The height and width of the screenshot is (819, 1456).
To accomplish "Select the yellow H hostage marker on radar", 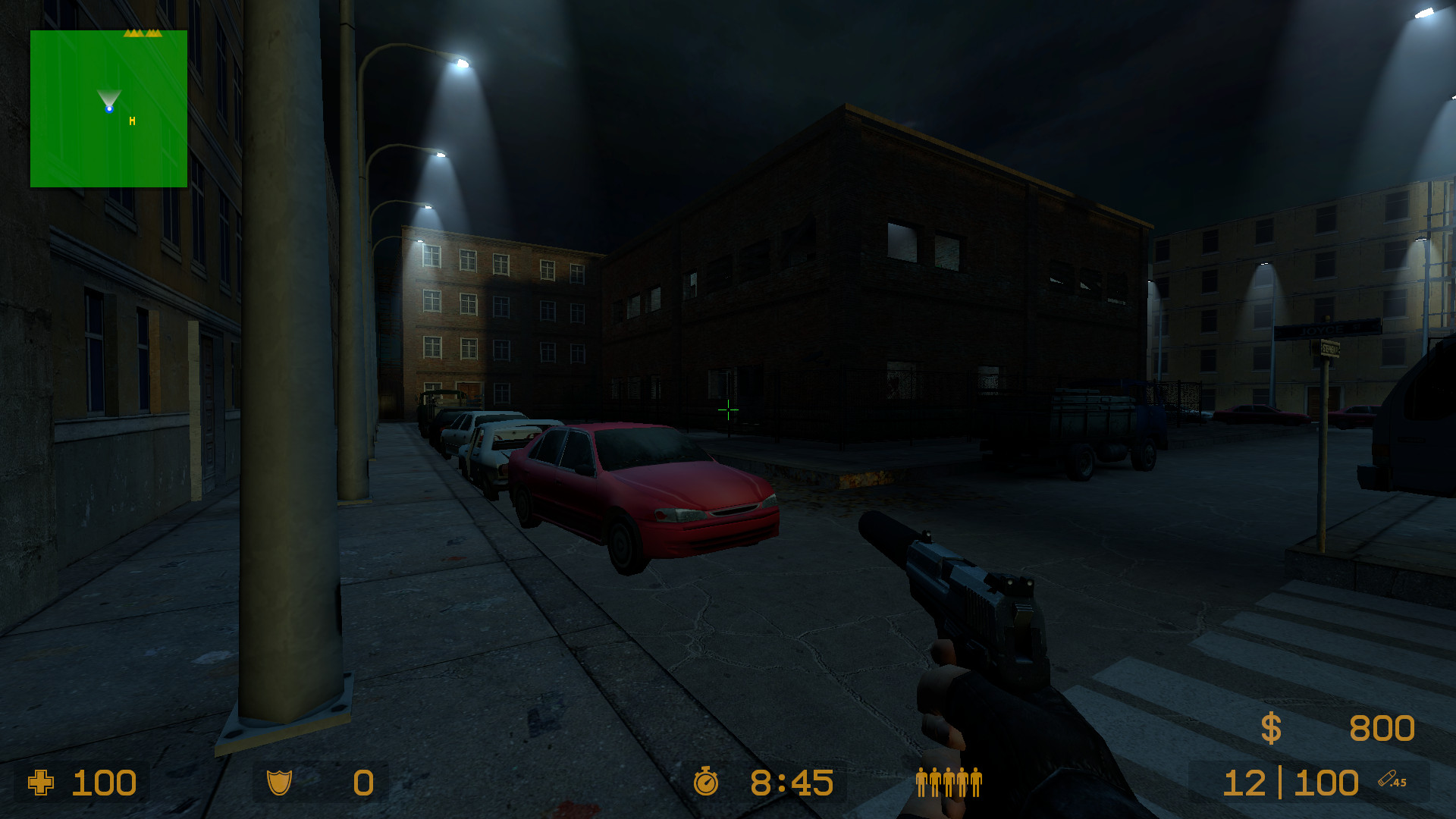I will [x=133, y=121].
